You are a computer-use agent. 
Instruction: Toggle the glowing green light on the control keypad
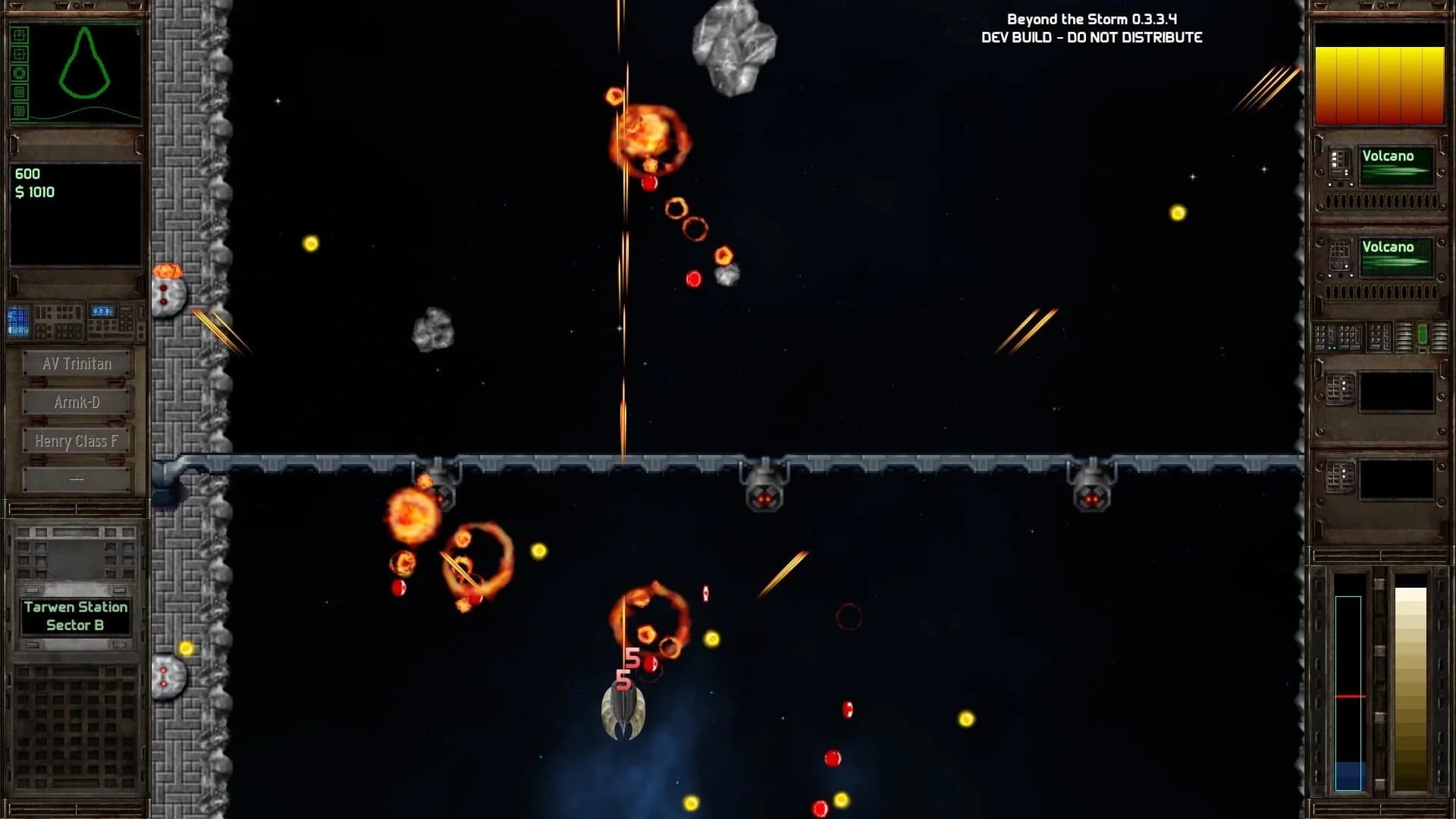click(1332, 348)
